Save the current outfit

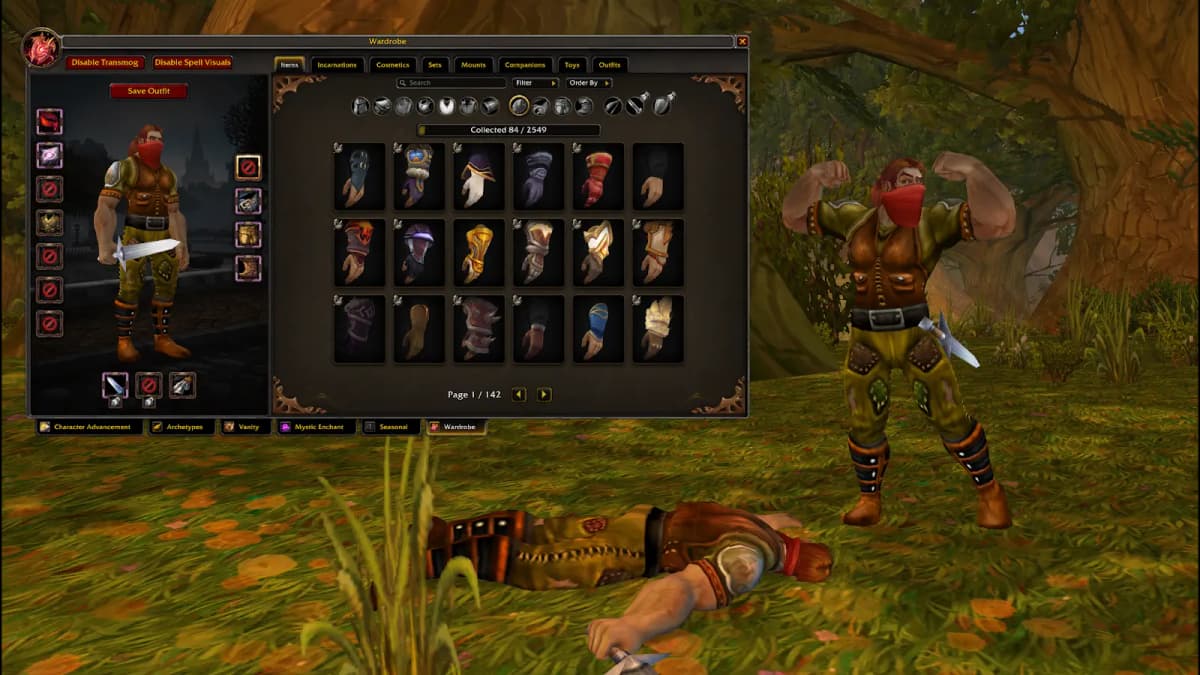(148, 91)
